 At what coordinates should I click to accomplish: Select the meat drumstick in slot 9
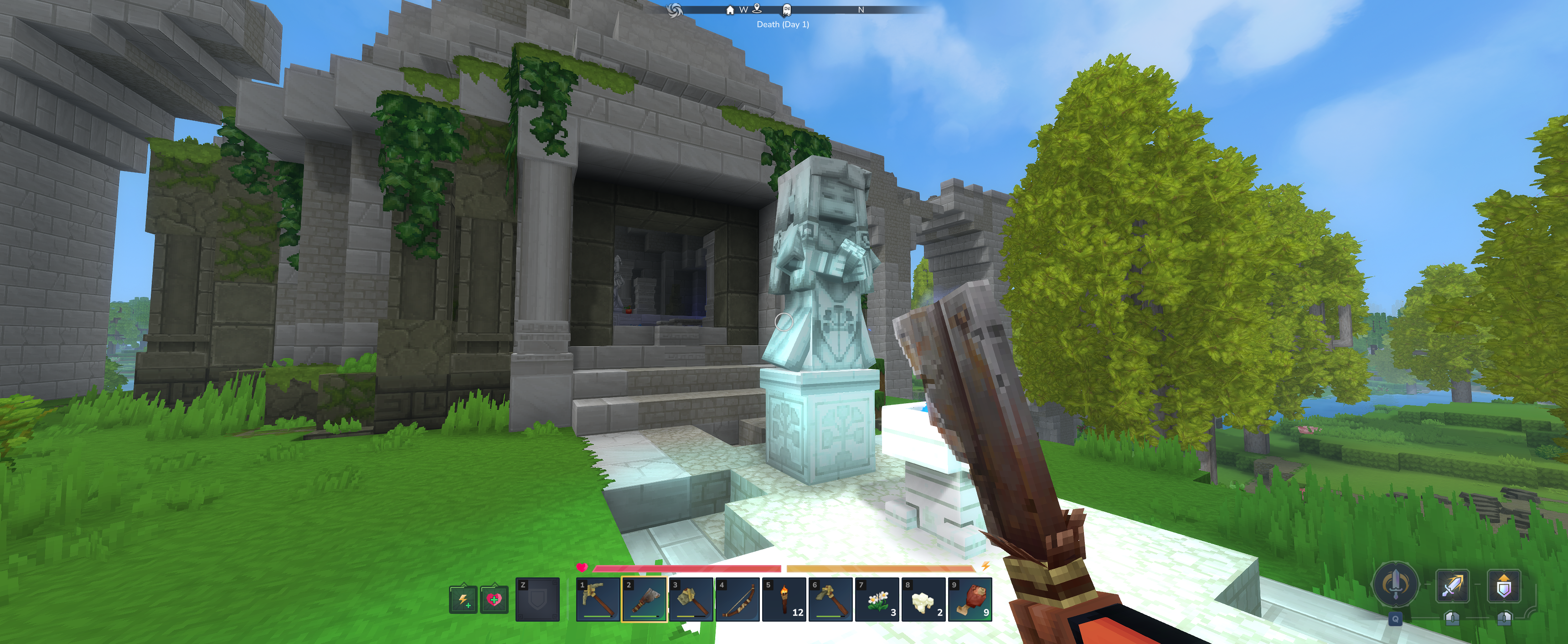[970, 599]
